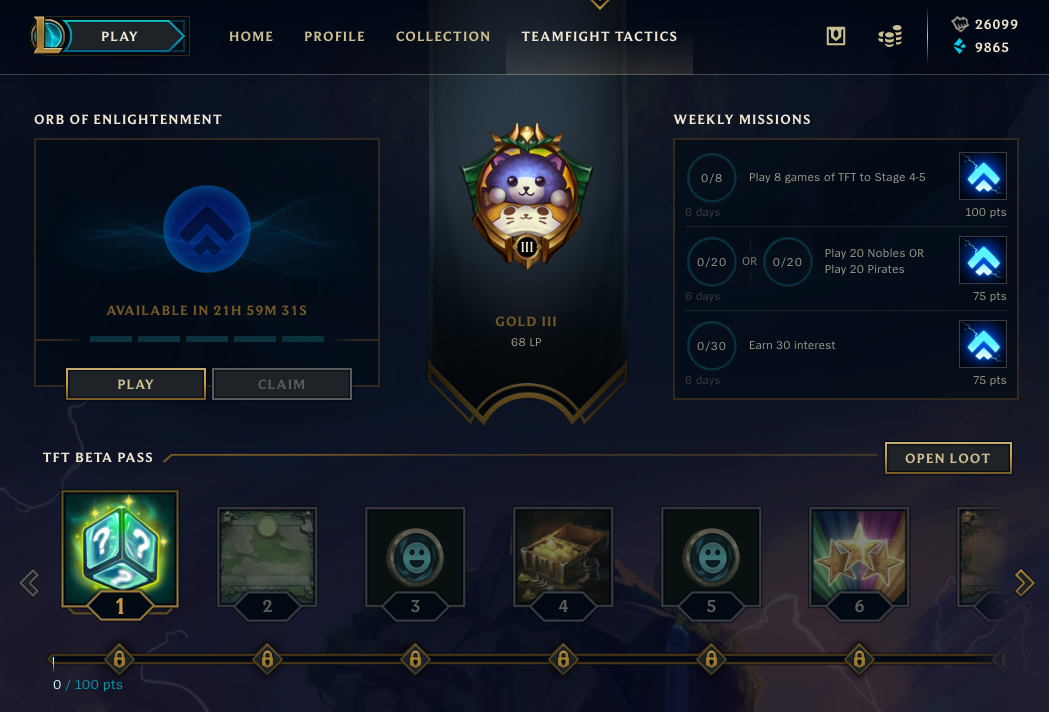Show next pass rewards with right arrow
Viewport: 1049px width, 712px height.
click(x=1024, y=582)
